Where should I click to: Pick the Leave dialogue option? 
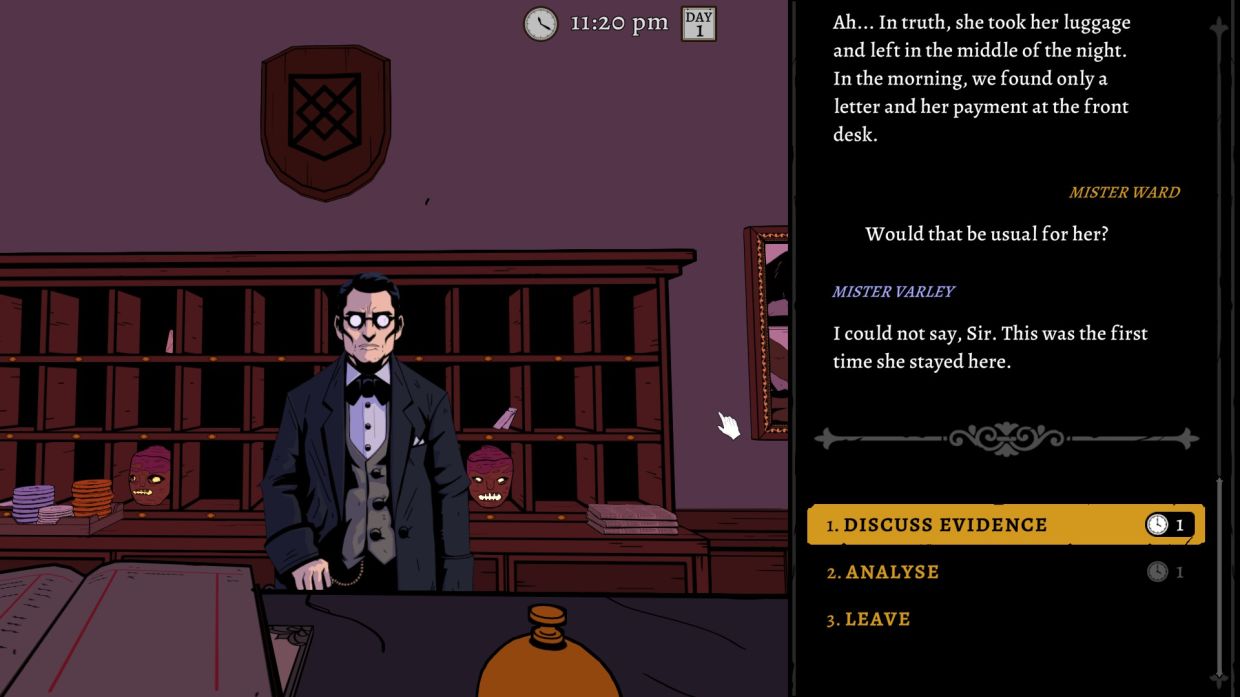pyautogui.click(x=877, y=619)
